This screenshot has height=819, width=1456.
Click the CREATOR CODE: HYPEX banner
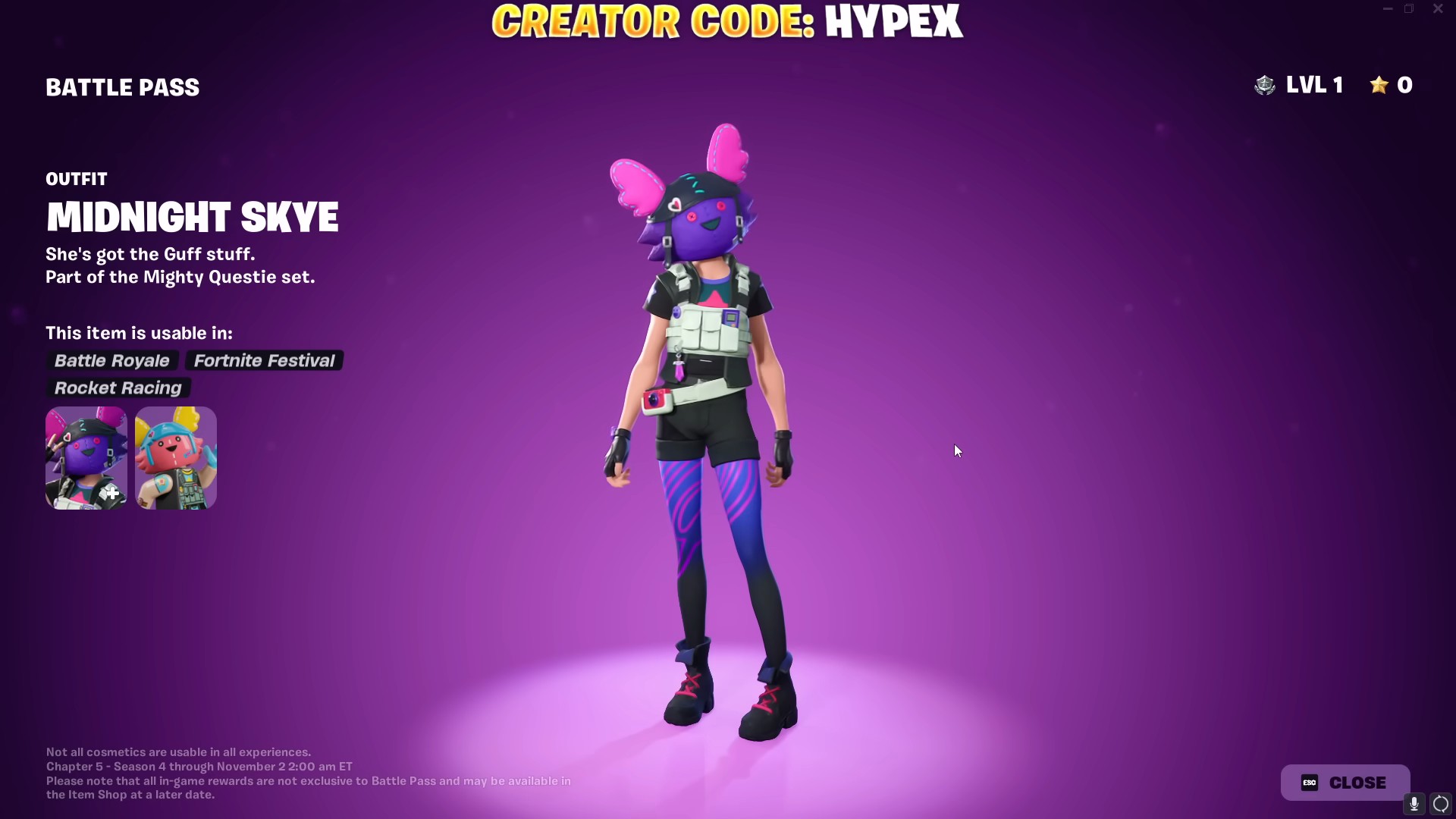[726, 20]
